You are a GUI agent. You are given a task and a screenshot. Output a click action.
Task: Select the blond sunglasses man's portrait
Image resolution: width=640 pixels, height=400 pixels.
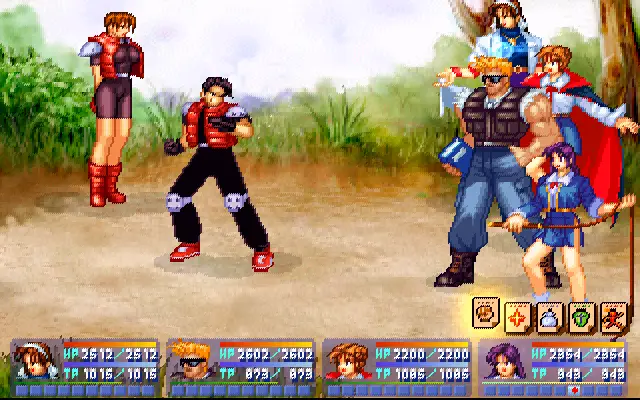(190, 362)
